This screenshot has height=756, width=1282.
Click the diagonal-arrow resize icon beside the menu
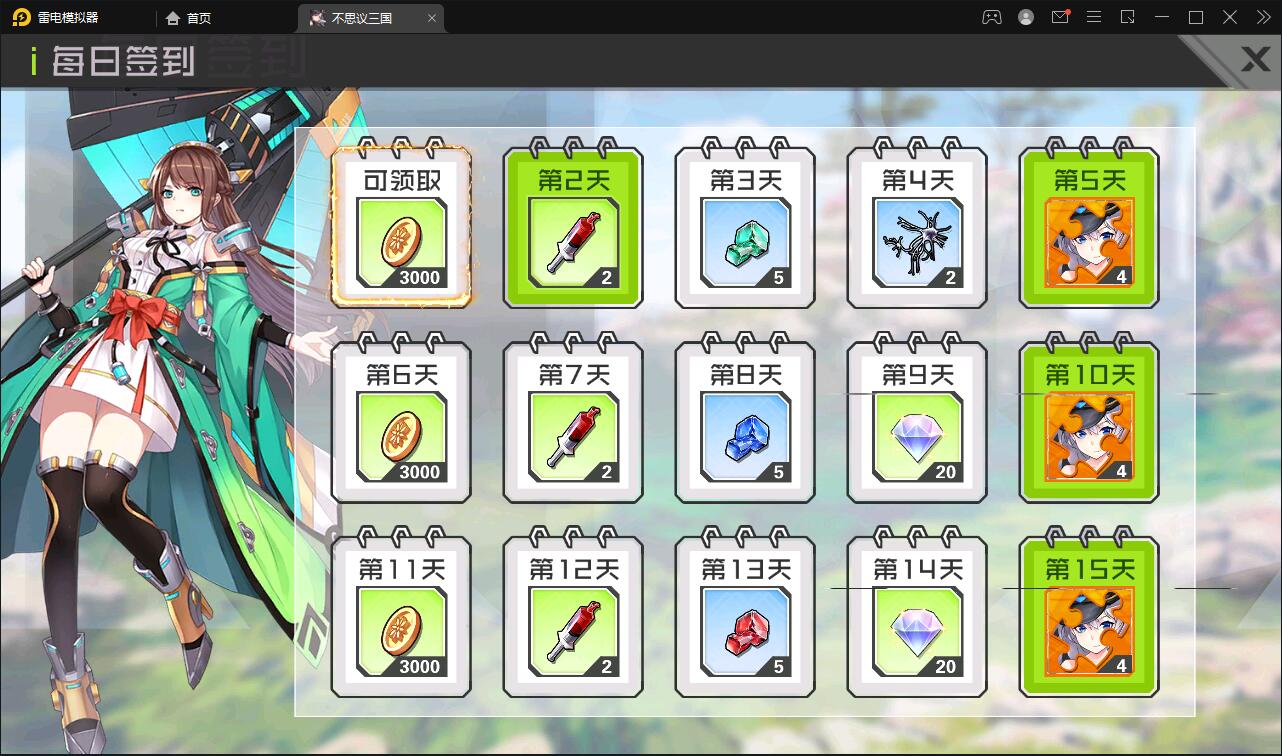[x=1128, y=17]
